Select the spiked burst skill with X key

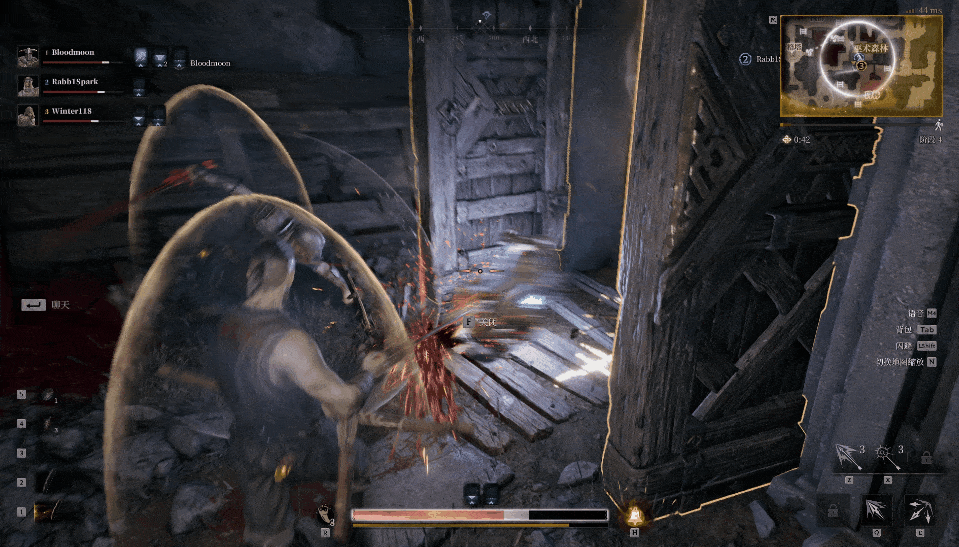click(x=886, y=459)
